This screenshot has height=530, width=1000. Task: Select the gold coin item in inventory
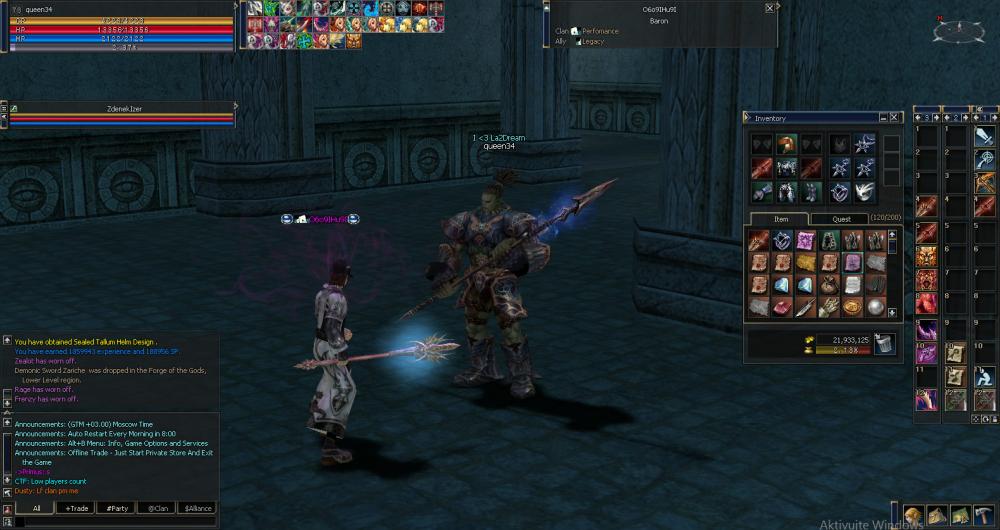point(852,307)
